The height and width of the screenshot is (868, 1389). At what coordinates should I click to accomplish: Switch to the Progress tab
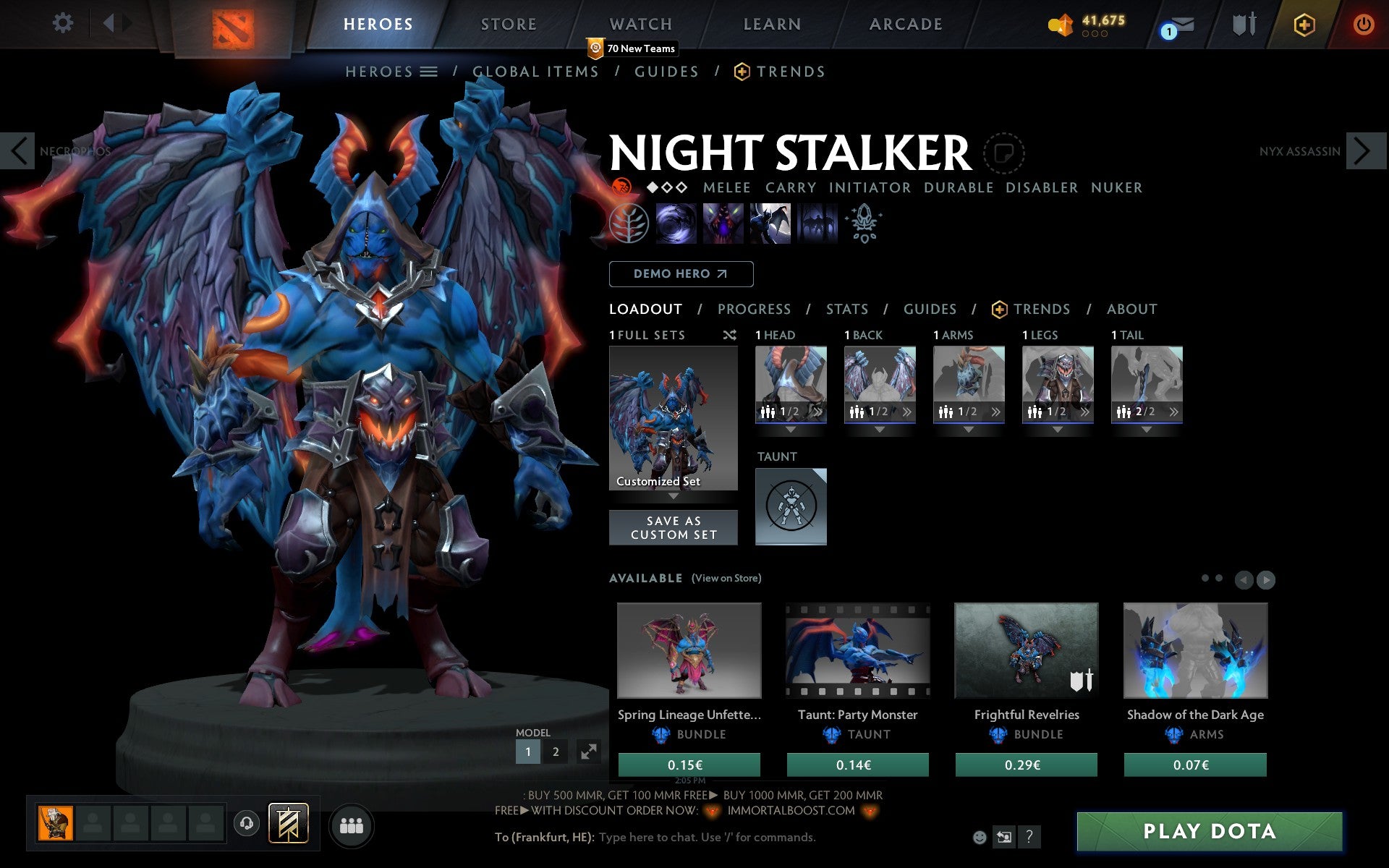click(754, 309)
